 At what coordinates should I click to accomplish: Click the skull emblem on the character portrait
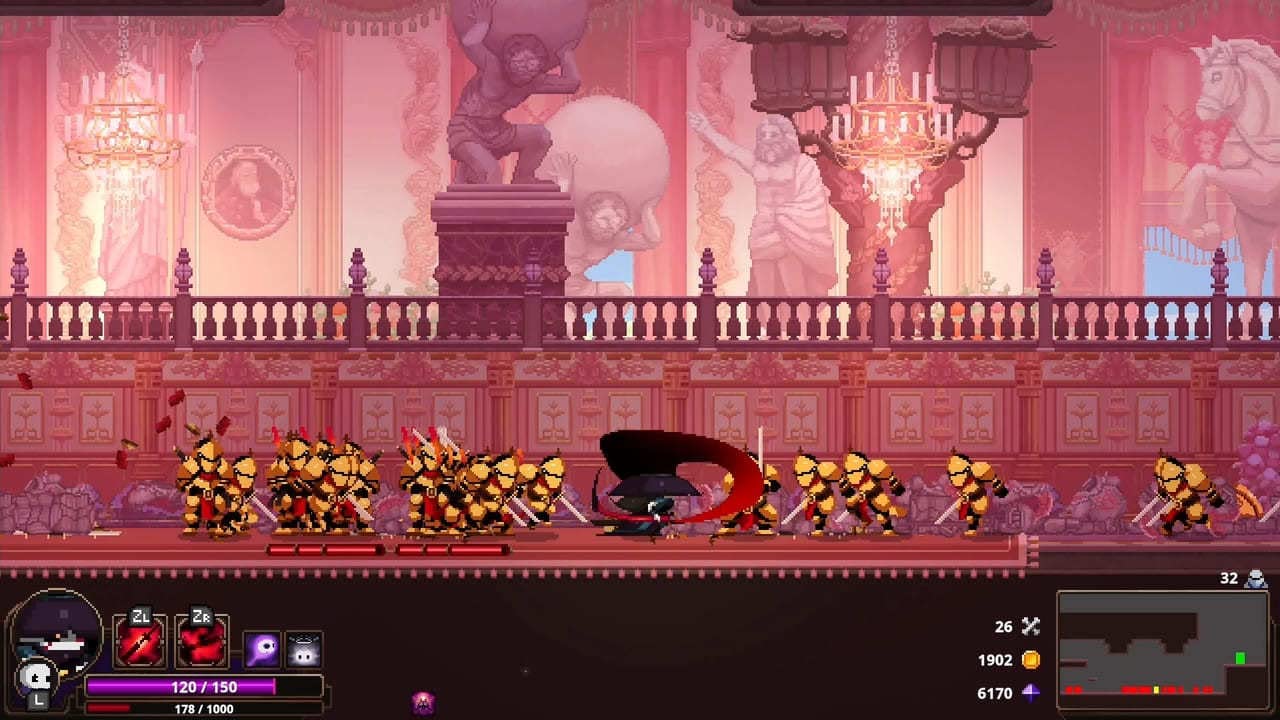35,678
